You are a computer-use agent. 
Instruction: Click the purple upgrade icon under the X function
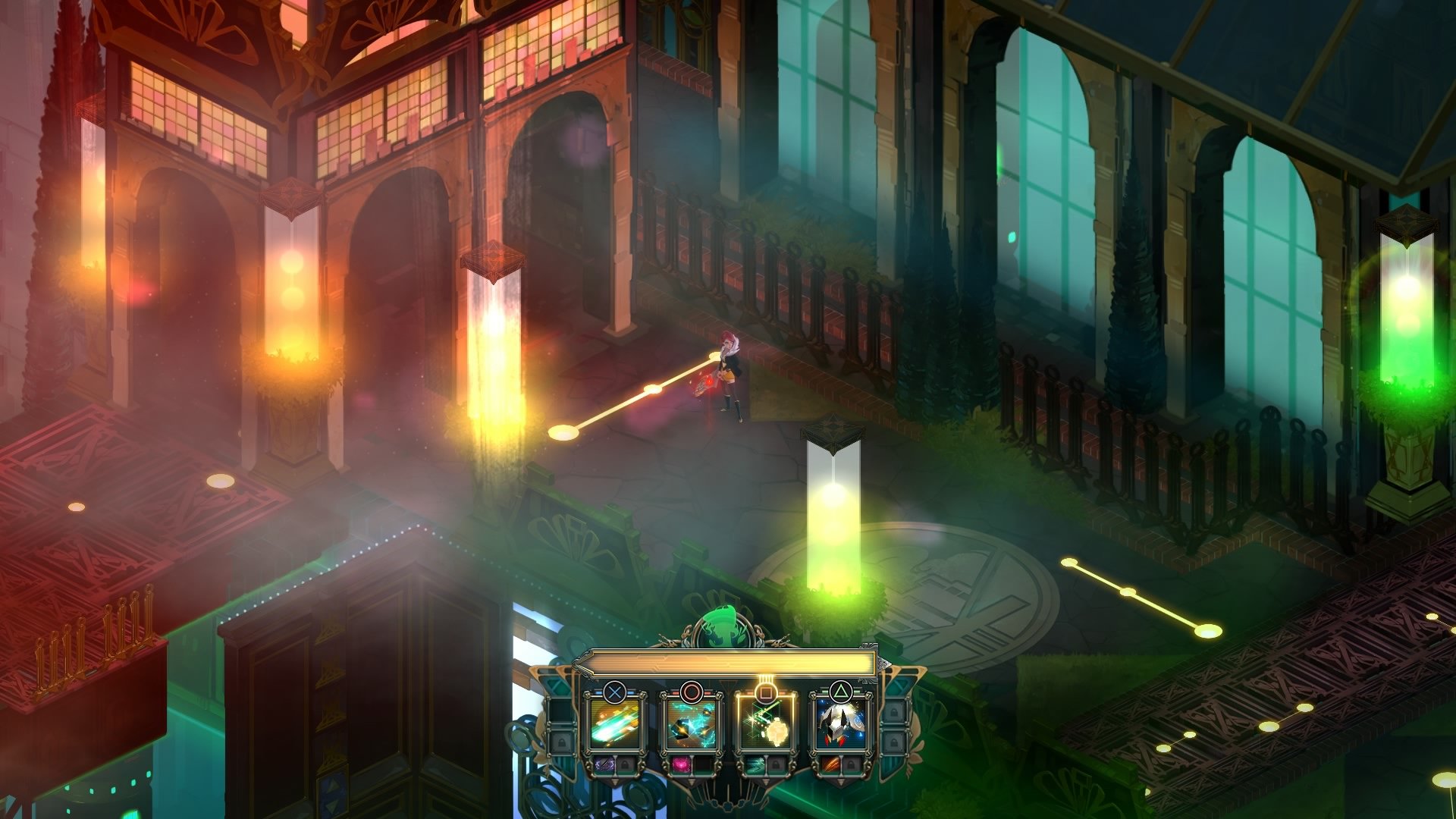(604, 765)
